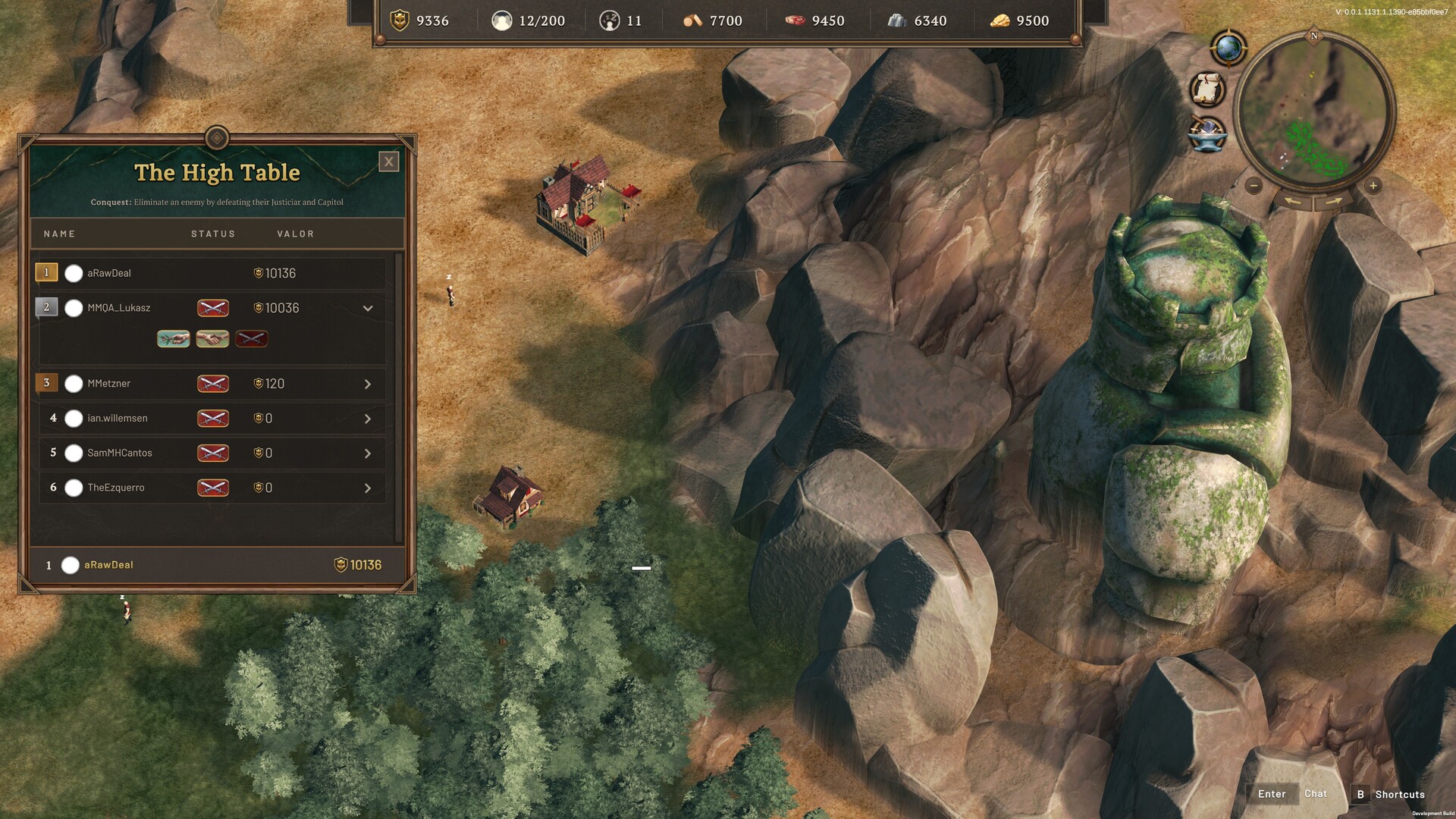The image size is (1456, 819).
Task: Select the olive branch peace icon for MMQA_Lukasz
Action: (173, 339)
